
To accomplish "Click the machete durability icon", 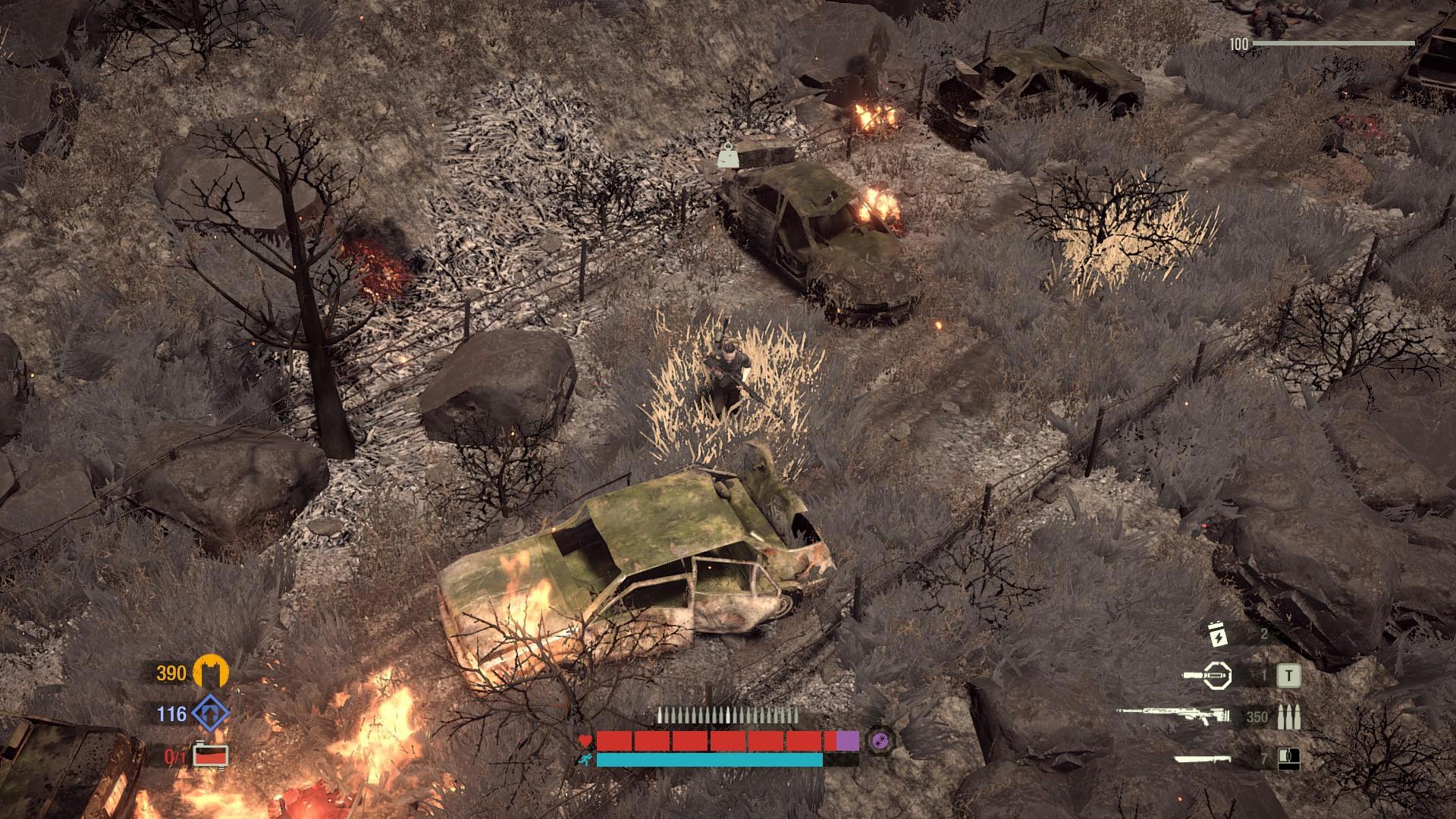I will click(1288, 758).
